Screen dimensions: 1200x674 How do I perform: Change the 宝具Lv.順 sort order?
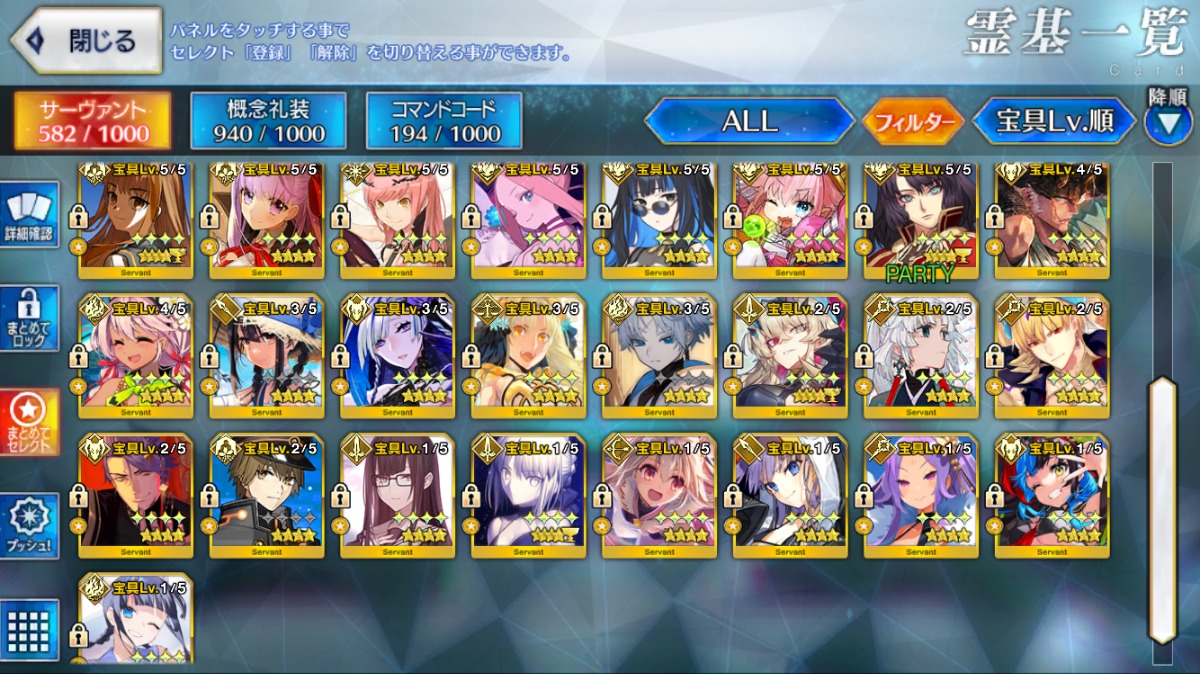click(1054, 122)
